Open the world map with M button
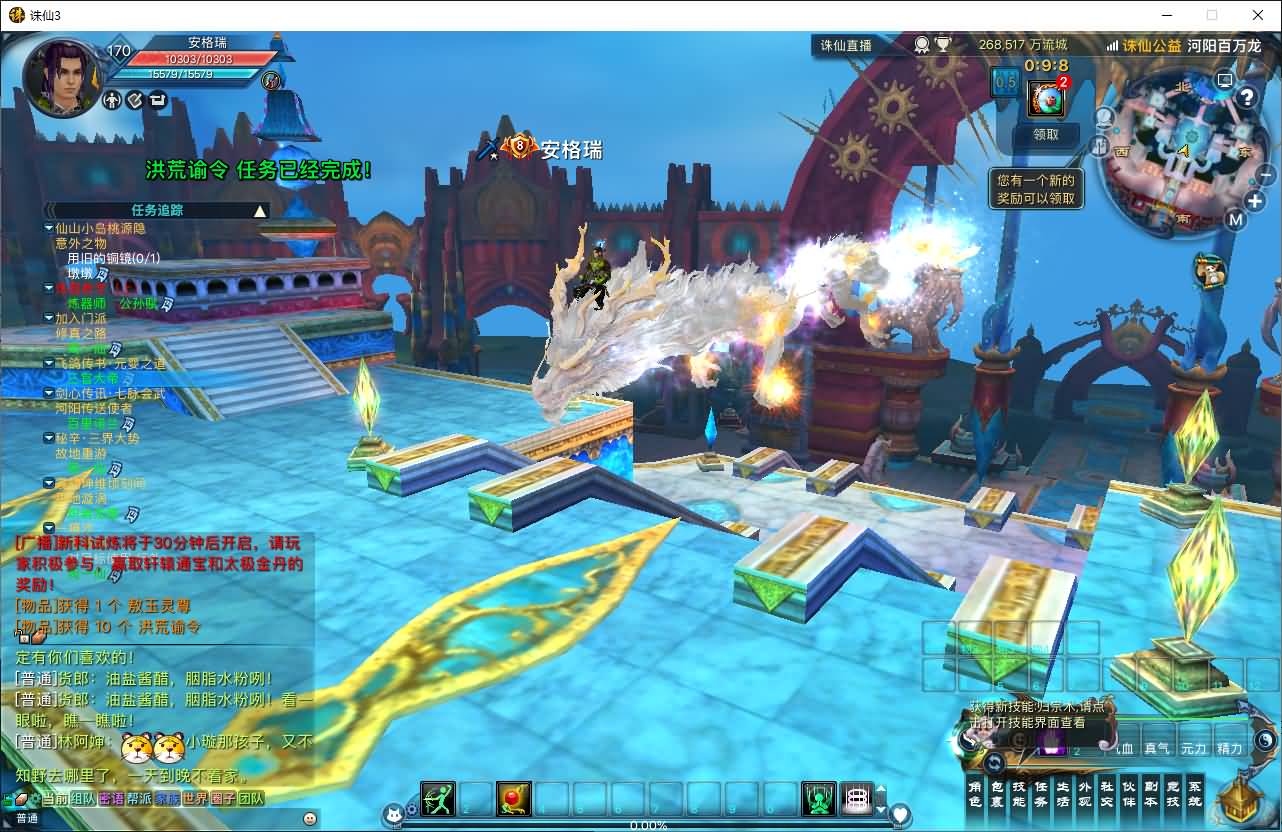Viewport: 1282px width, 832px height. (x=1236, y=220)
